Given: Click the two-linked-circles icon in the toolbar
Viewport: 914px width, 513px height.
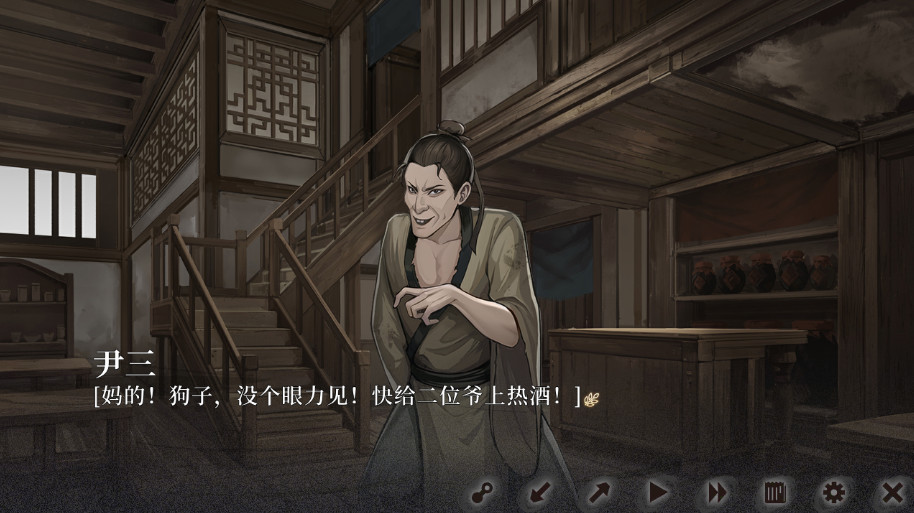Looking at the screenshot, I should coord(484,492).
